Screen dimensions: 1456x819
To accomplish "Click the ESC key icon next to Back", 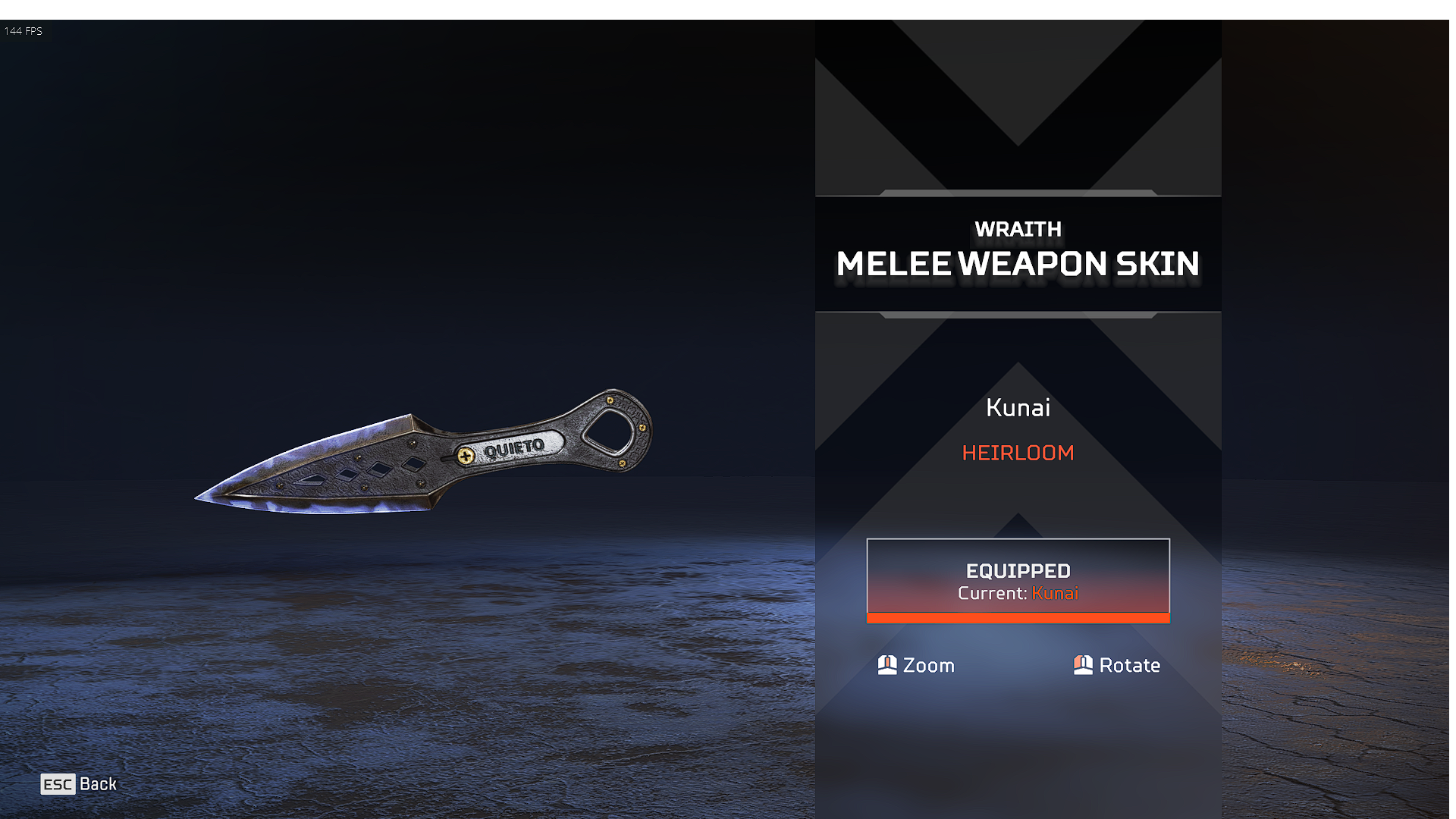I will click(58, 784).
